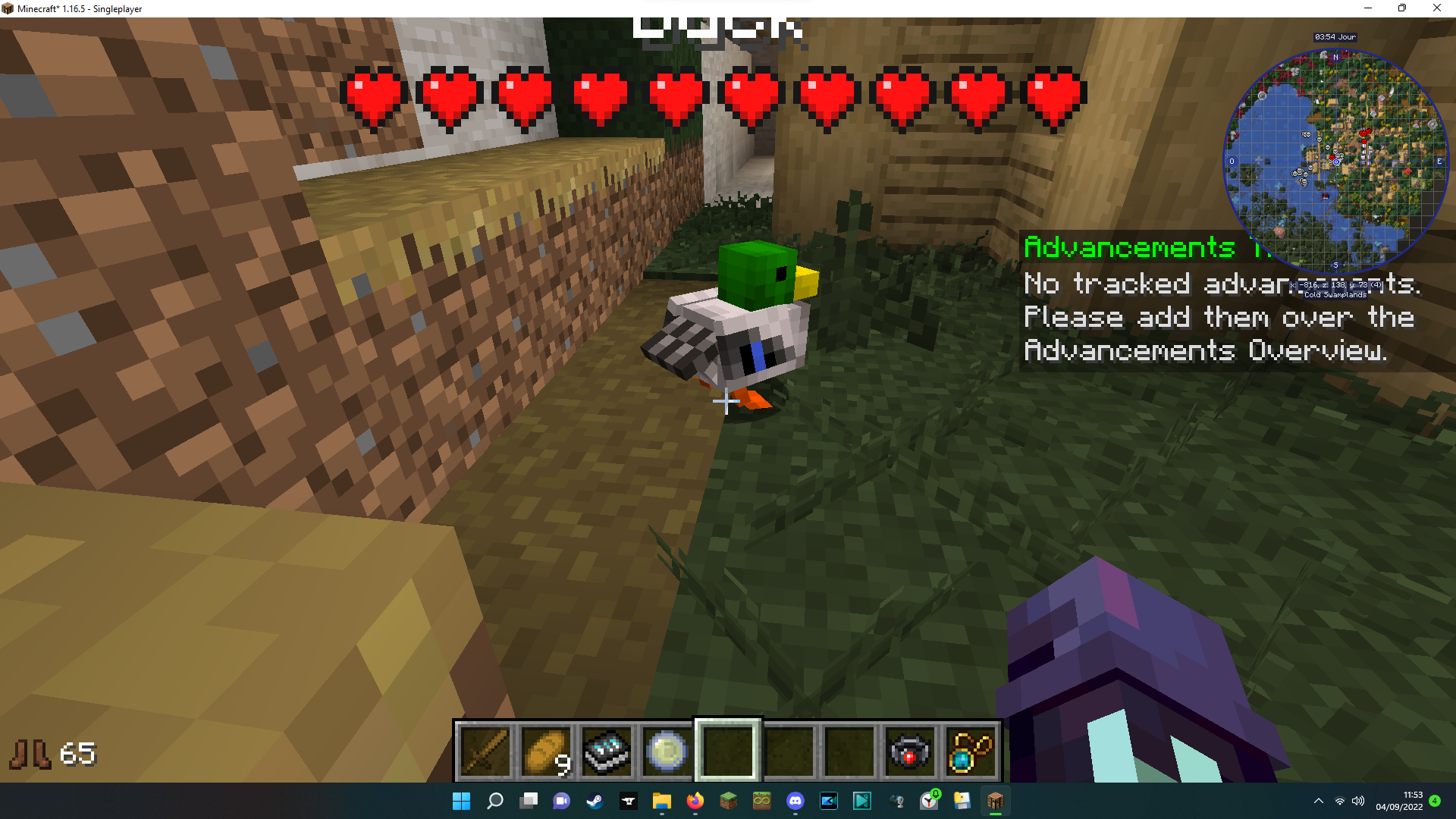Open File Explorer from the taskbar
This screenshot has width=1456, height=819.
pos(662,801)
